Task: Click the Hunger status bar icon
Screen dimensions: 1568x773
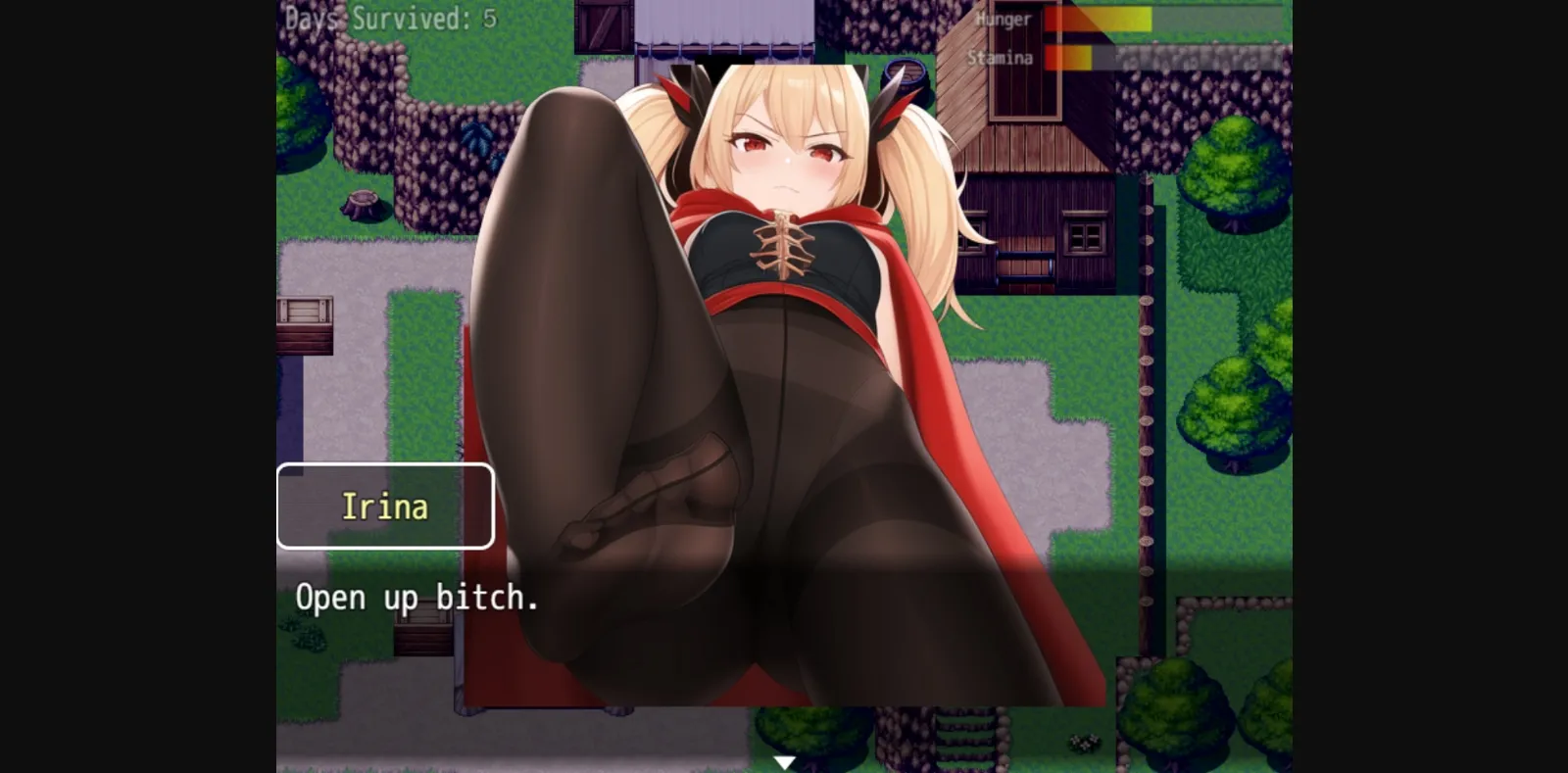Action: [1107, 20]
